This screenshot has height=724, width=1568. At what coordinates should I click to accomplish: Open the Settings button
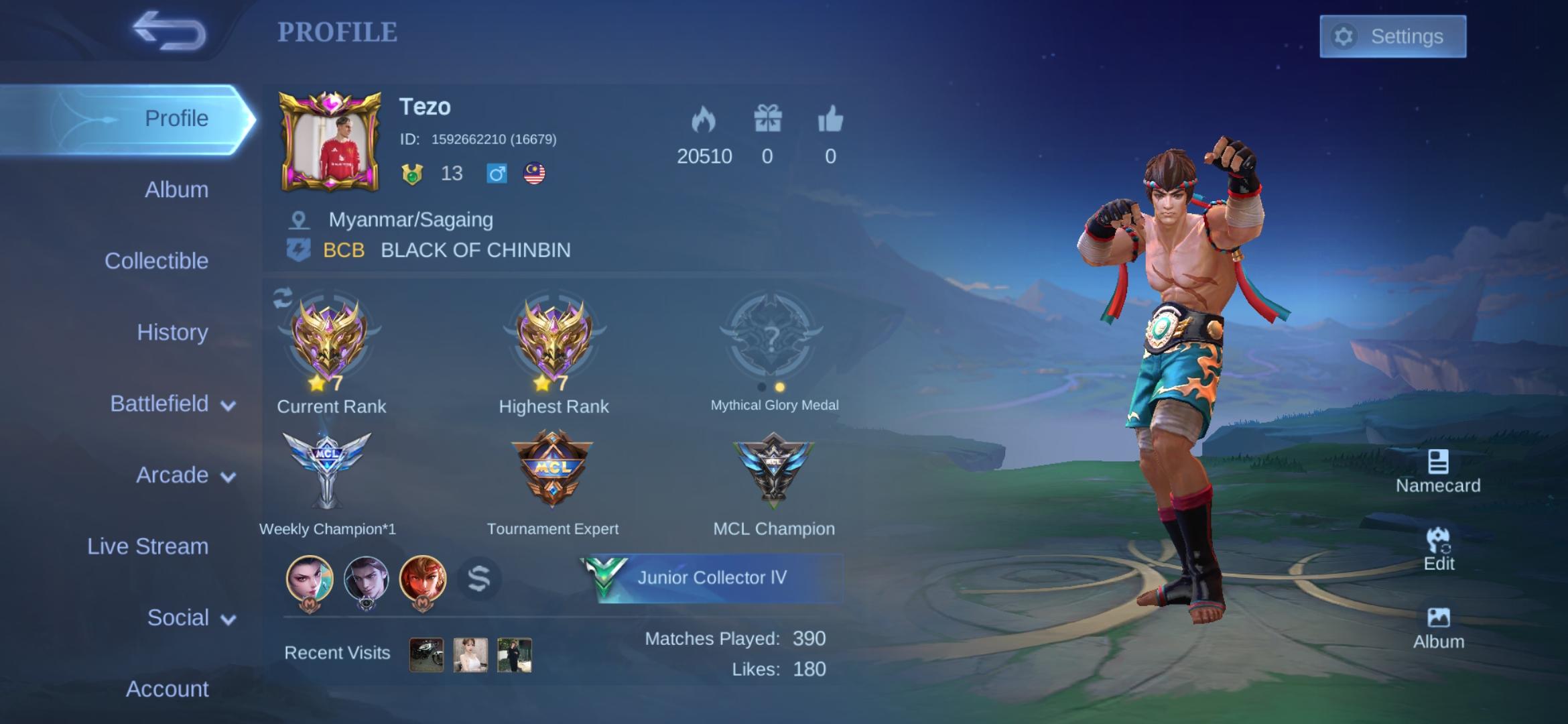tap(1392, 36)
